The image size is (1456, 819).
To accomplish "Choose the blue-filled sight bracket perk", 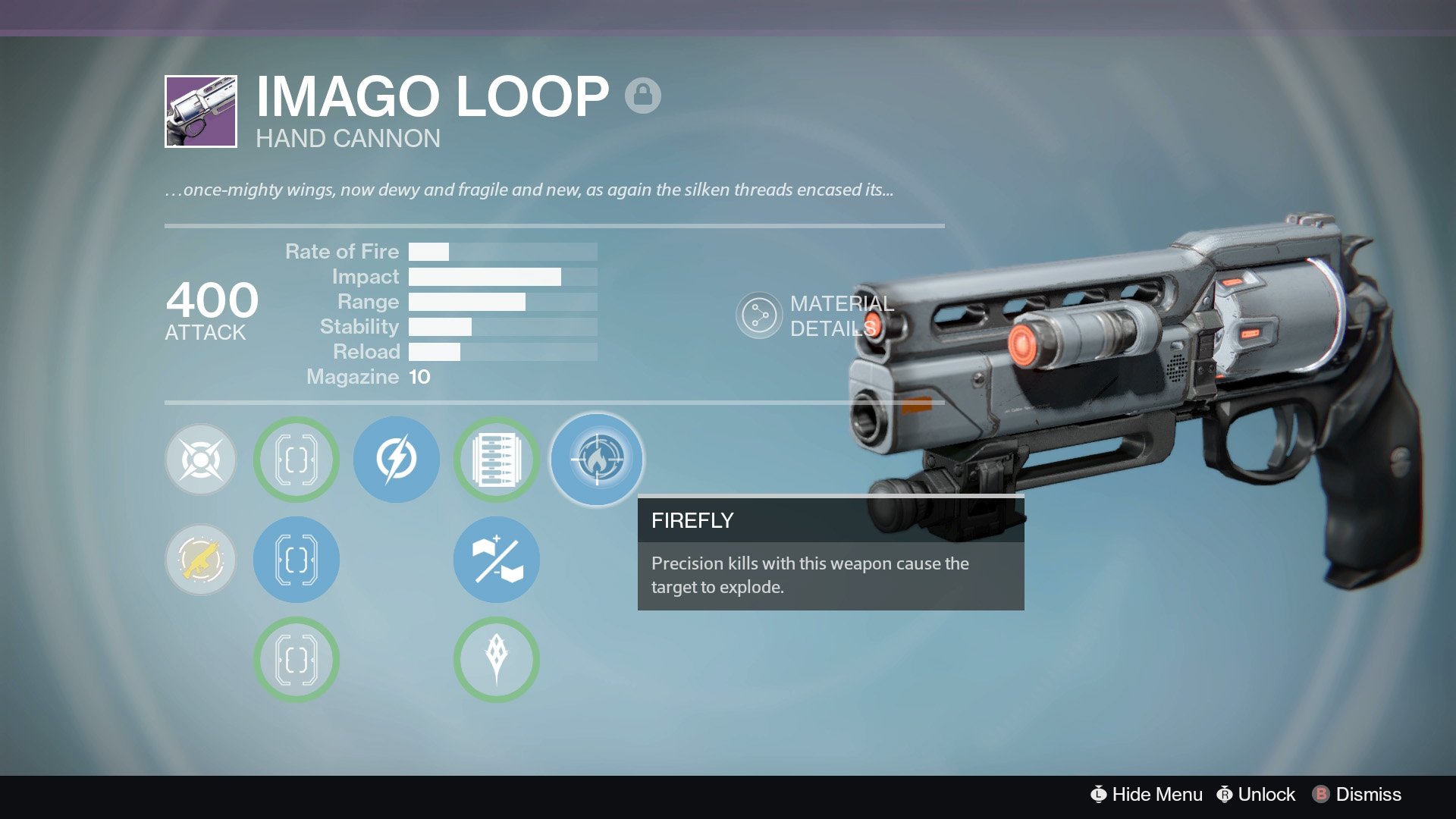I will (297, 560).
